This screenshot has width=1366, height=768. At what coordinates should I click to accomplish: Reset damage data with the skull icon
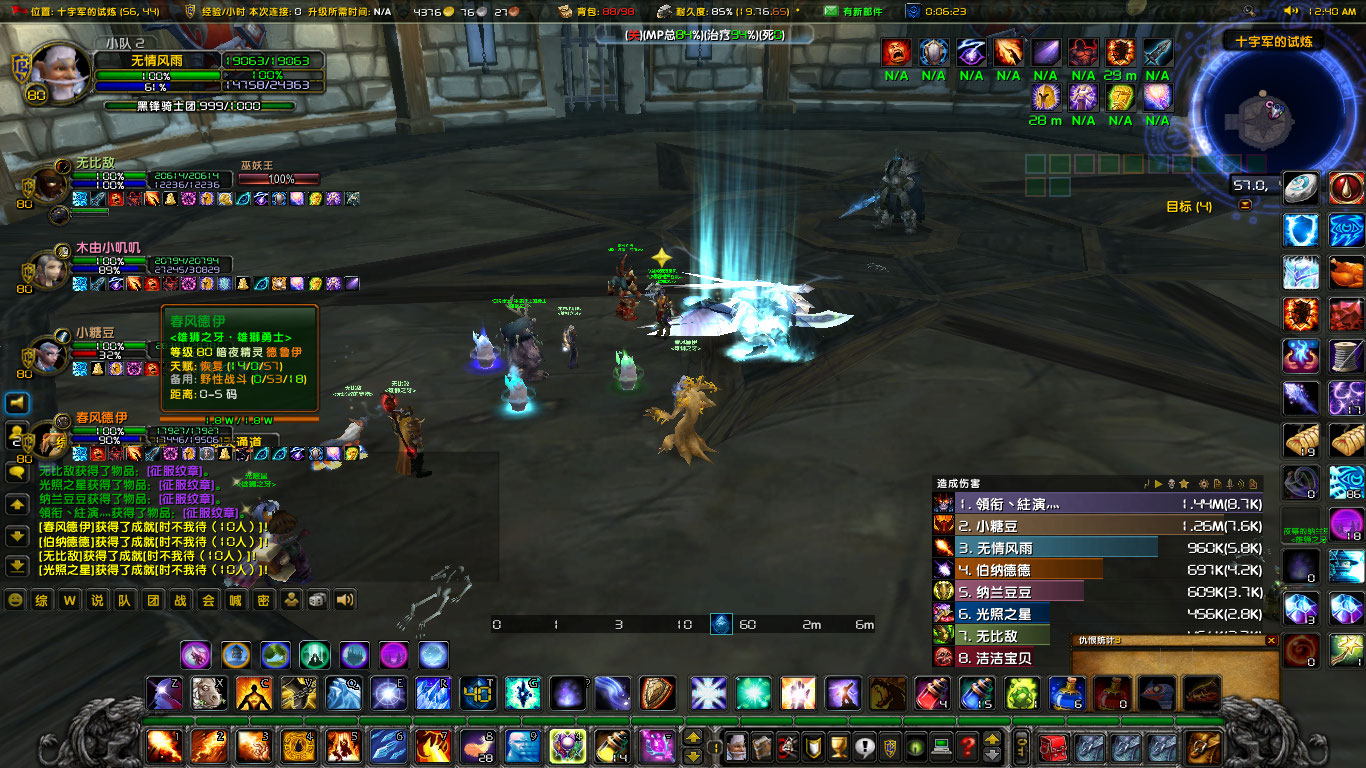[x=1171, y=483]
